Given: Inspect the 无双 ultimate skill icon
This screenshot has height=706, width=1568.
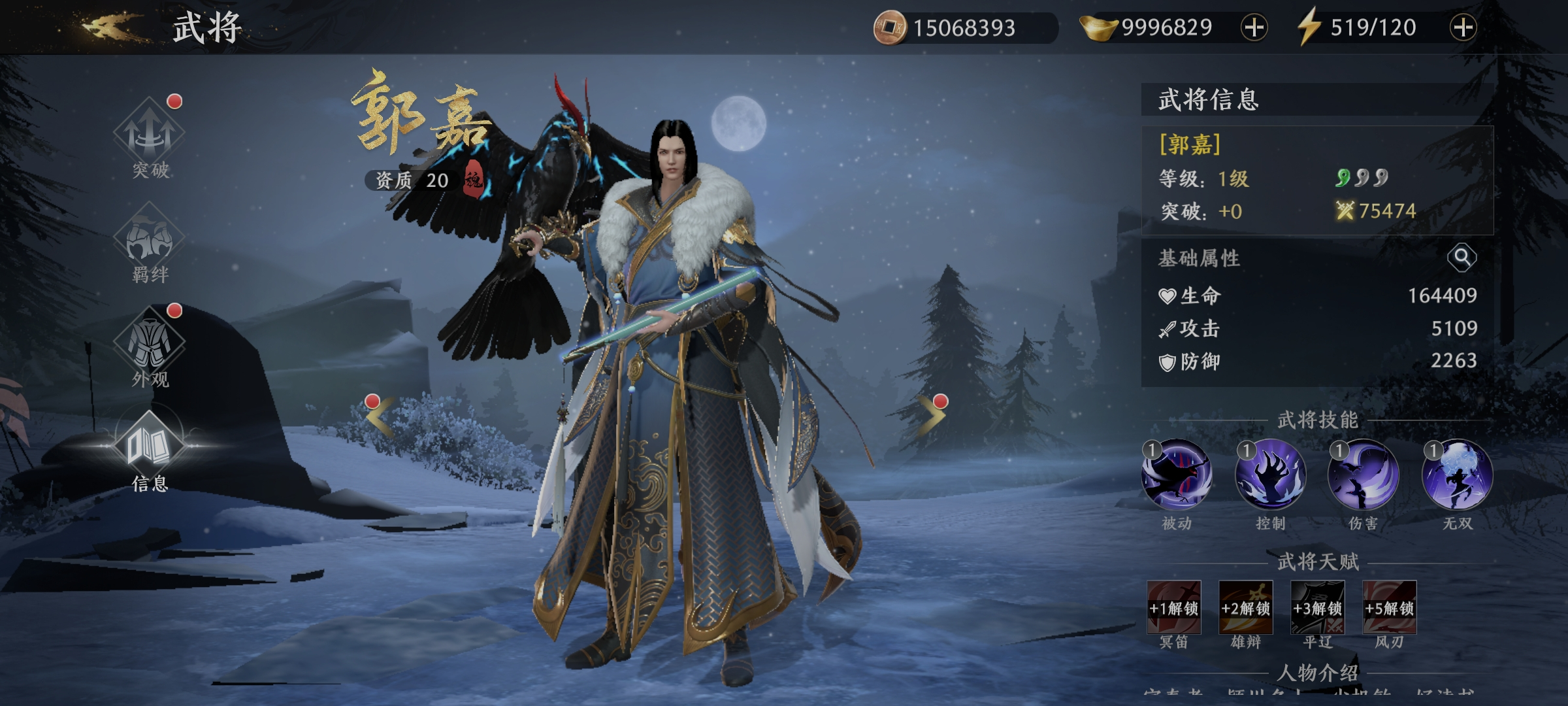Looking at the screenshot, I should (1458, 475).
